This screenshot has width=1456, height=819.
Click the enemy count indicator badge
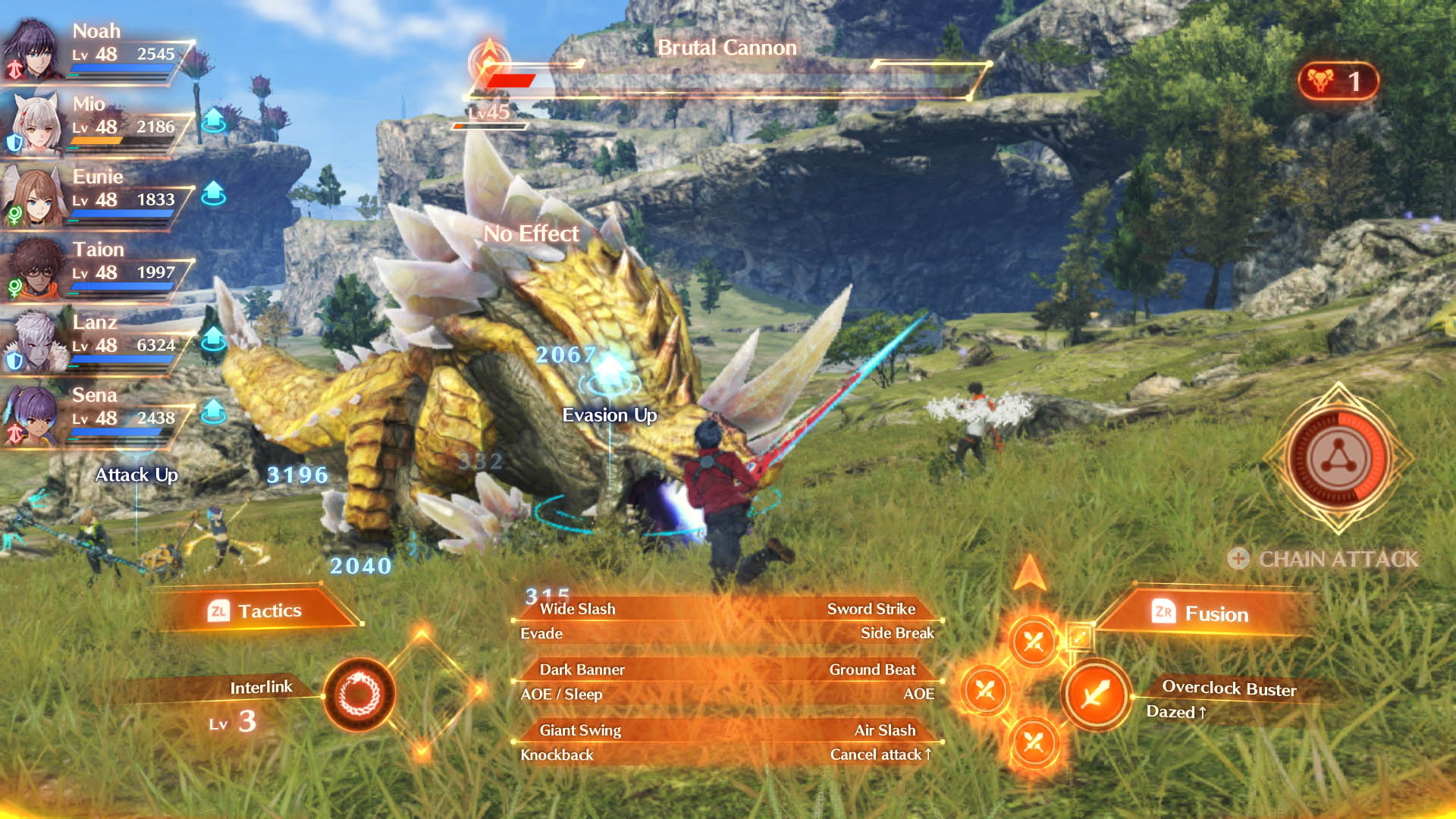(1338, 81)
